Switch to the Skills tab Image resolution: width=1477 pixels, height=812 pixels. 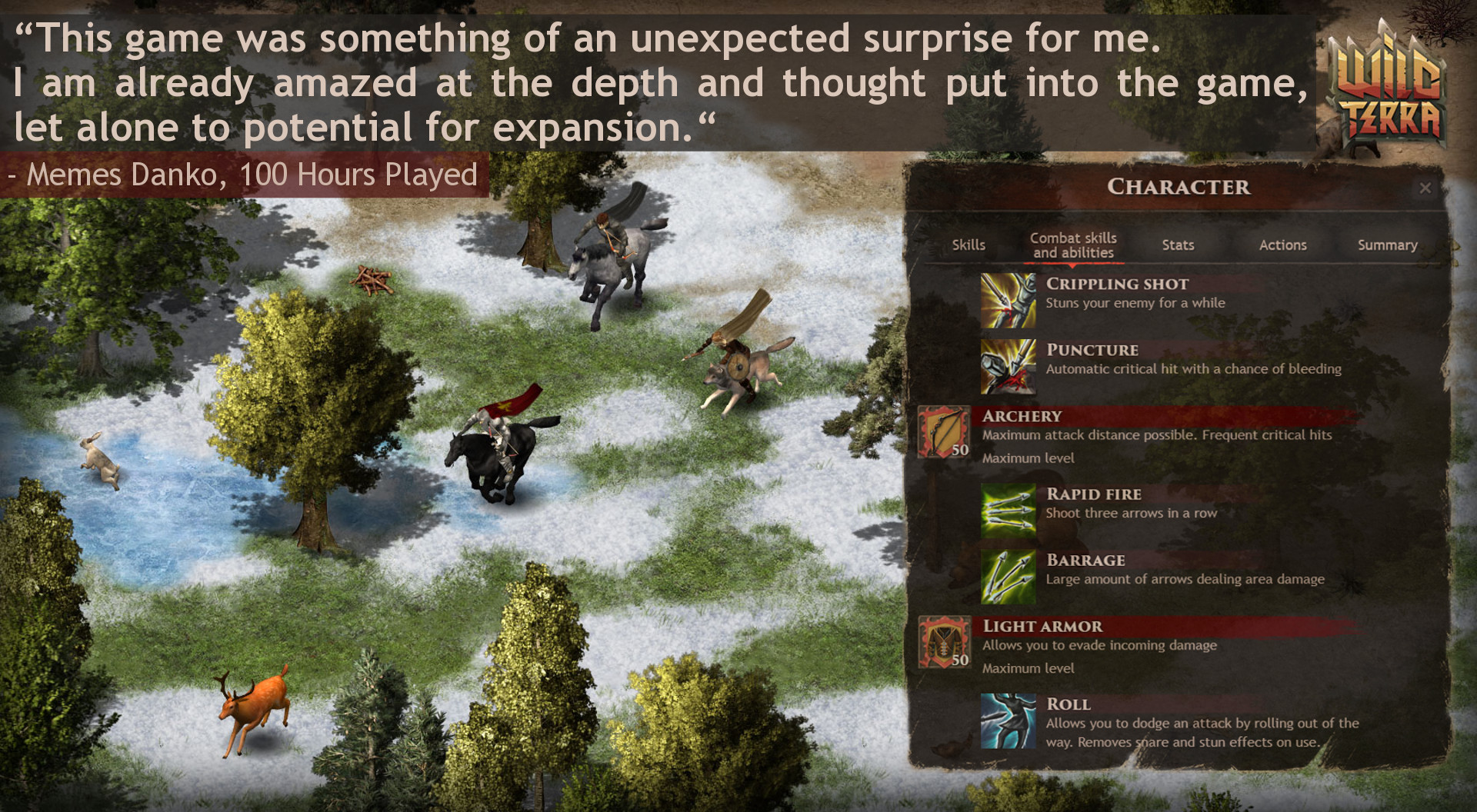coord(969,245)
